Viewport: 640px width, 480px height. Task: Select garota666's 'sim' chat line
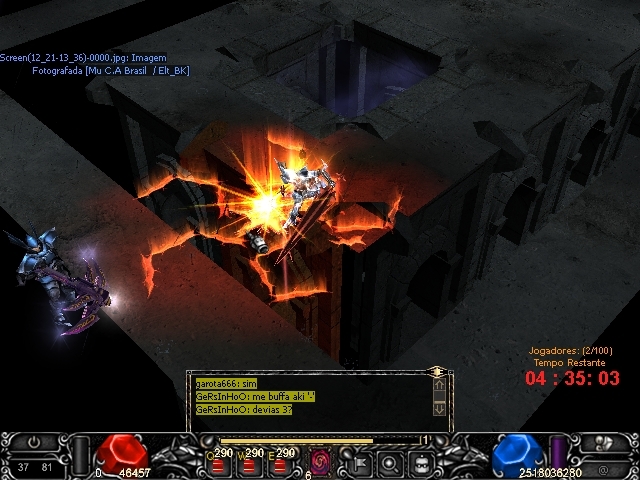click(227, 383)
